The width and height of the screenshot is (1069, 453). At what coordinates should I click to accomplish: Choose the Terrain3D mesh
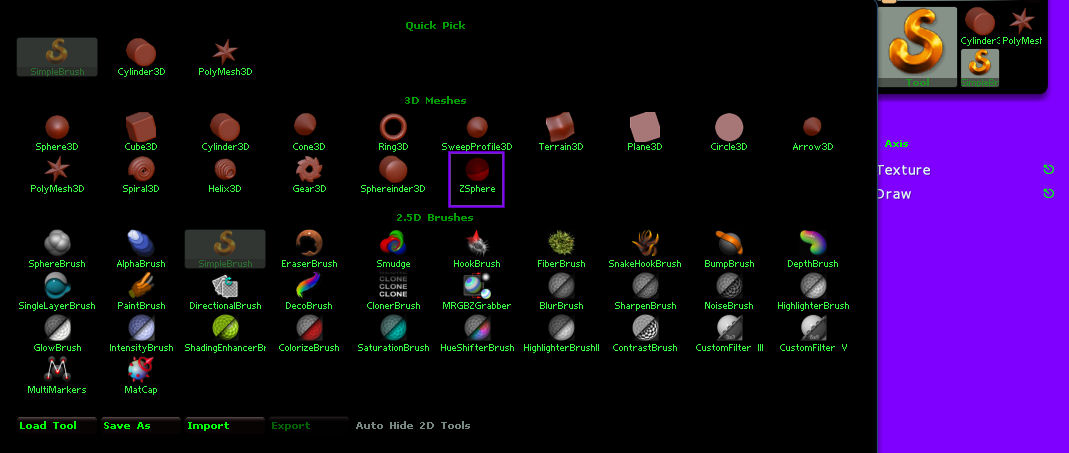pyautogui.click(x=561, y=132)
